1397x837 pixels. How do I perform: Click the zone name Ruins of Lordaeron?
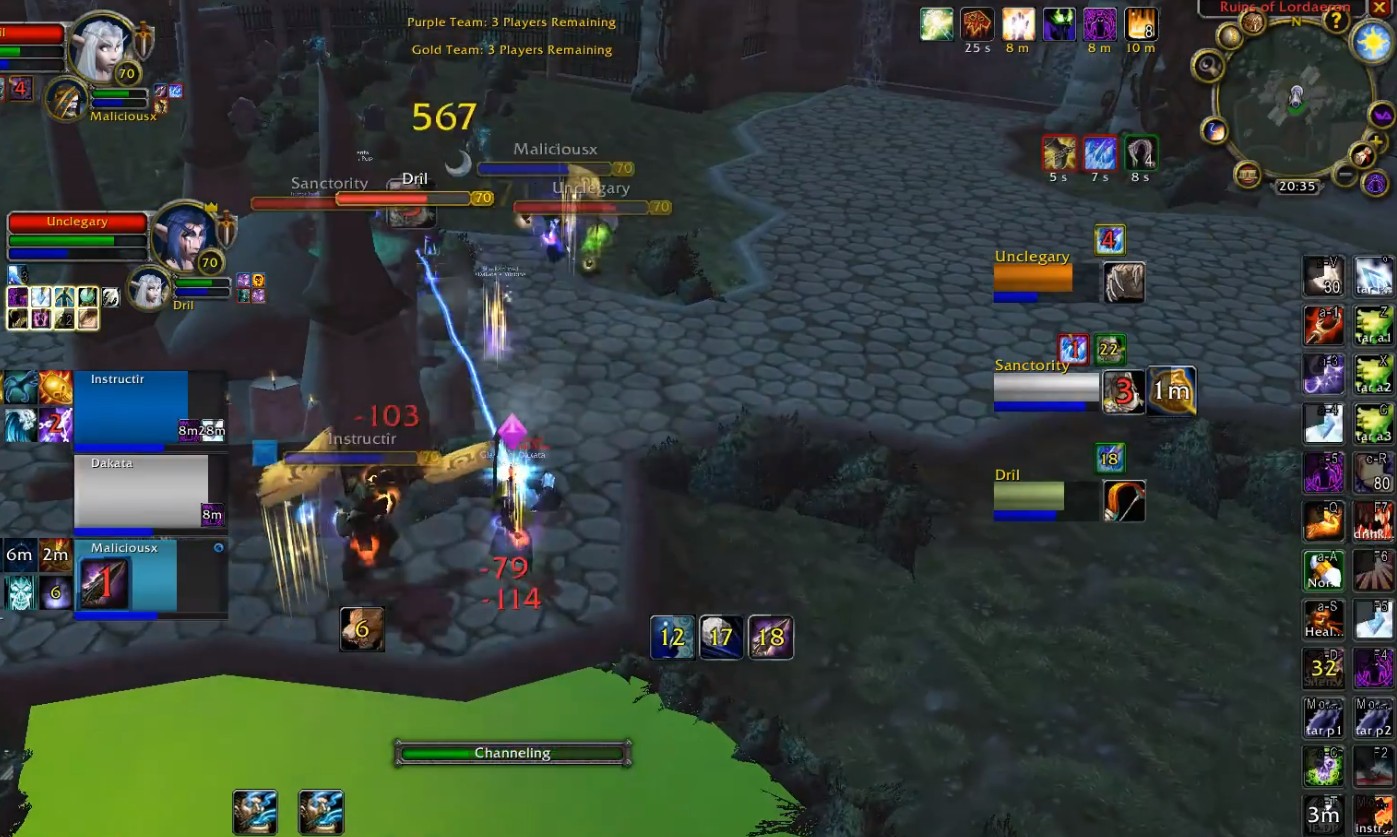point(1284,8)
